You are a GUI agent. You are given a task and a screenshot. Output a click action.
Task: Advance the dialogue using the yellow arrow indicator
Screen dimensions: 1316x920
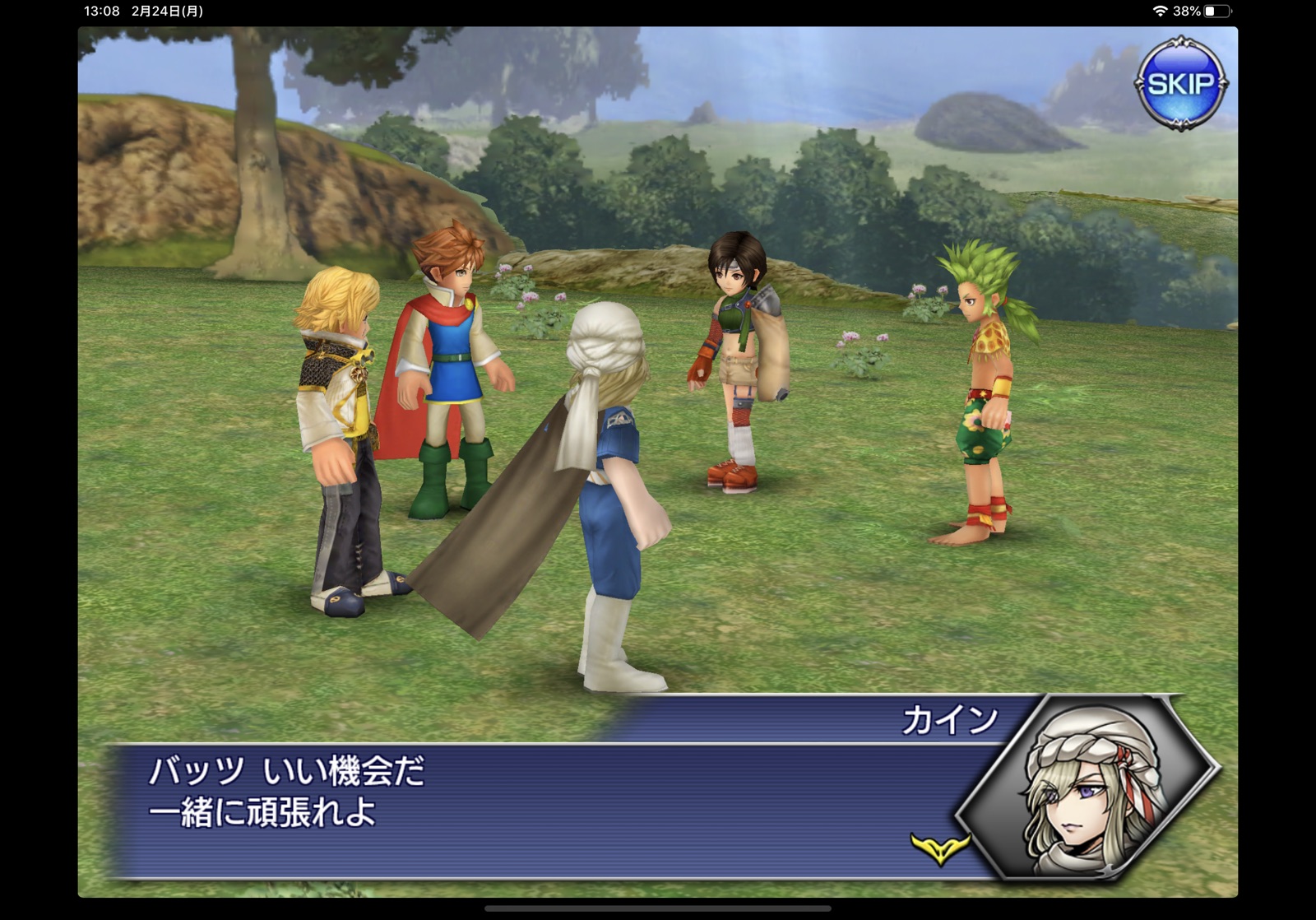(x=939, y=848)
